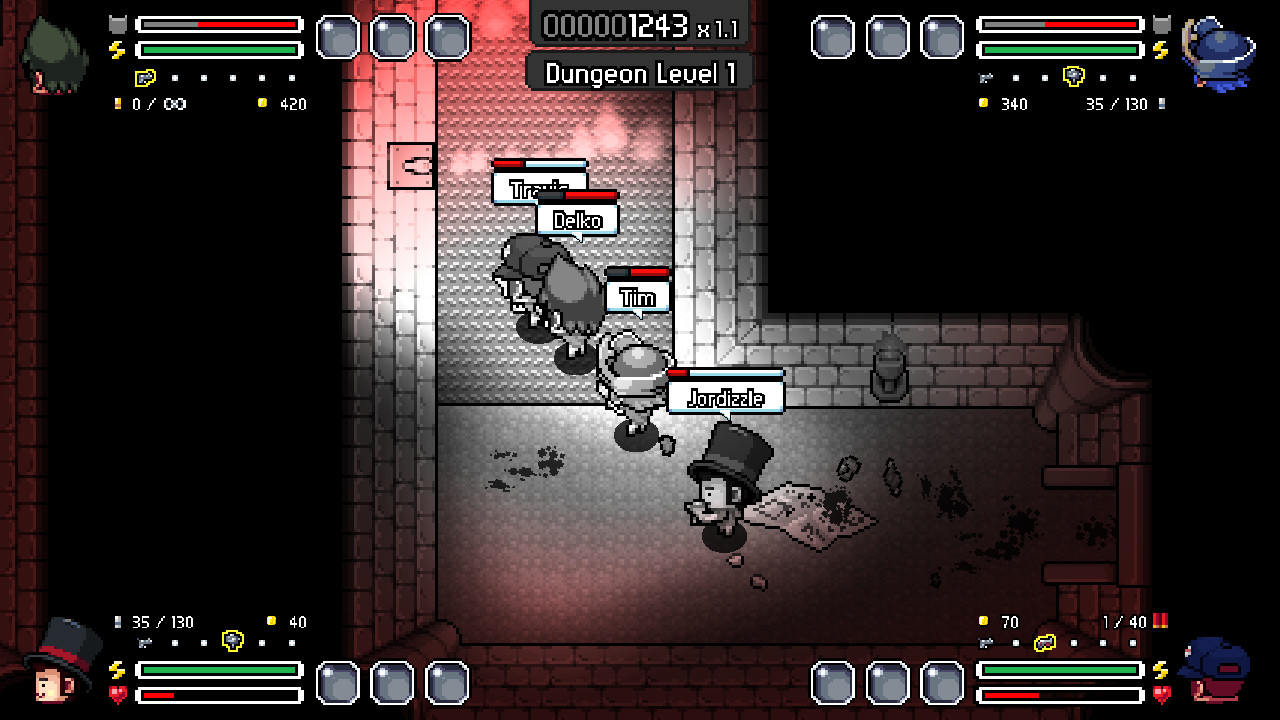Click Jordizzle's nametag above the top-hat character
Viewport: 1280px width, 720px height.
click(727, 397)
